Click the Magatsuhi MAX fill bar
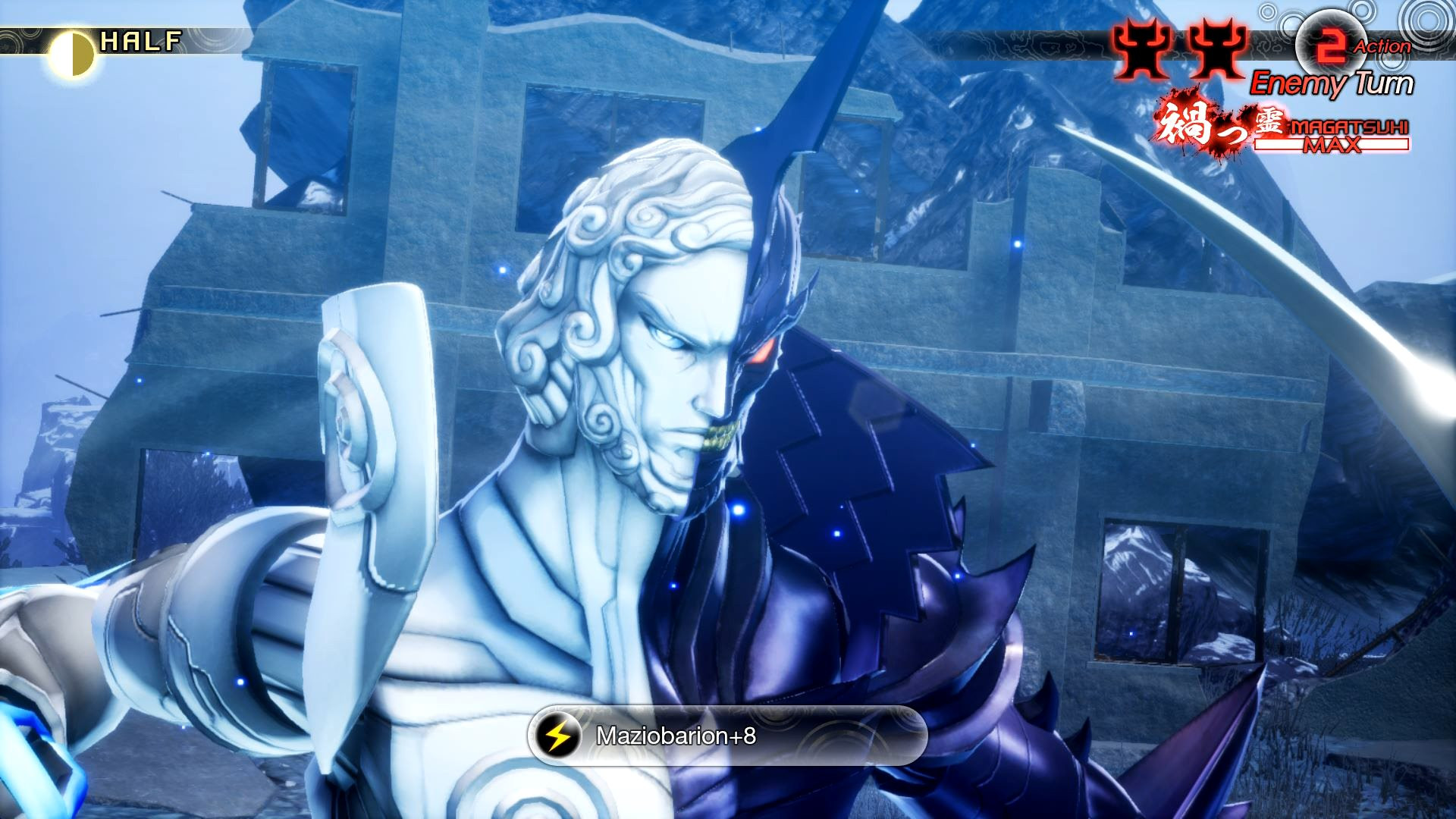This screenshot has height=819, width=1456. [1335, 146]
